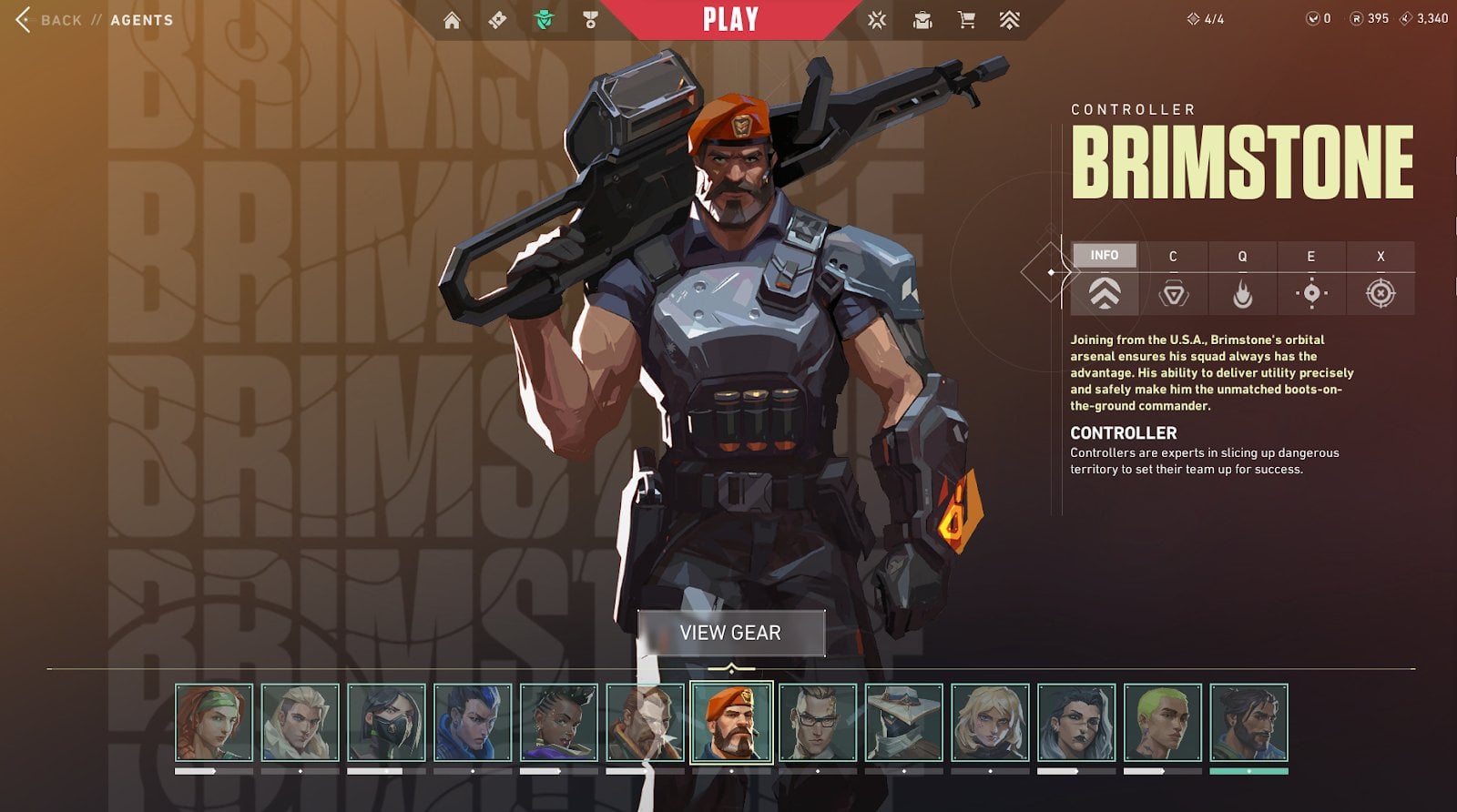View the C ability Stim Beacon
This screenshot has width=1457, height=812.
(x=1173, y=293)
